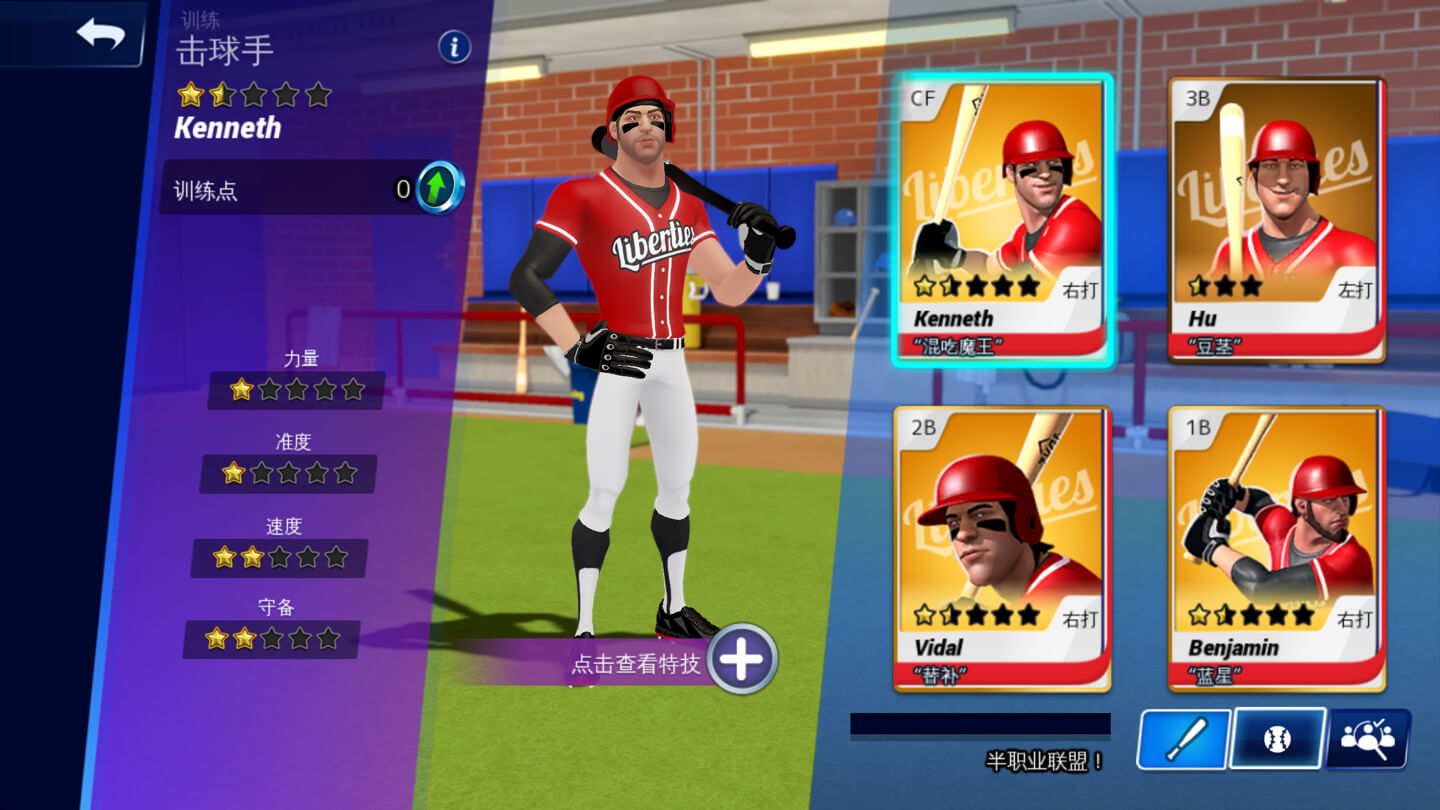
Task: Pick the Vidal 2B player card
Action: [1003, 548]
